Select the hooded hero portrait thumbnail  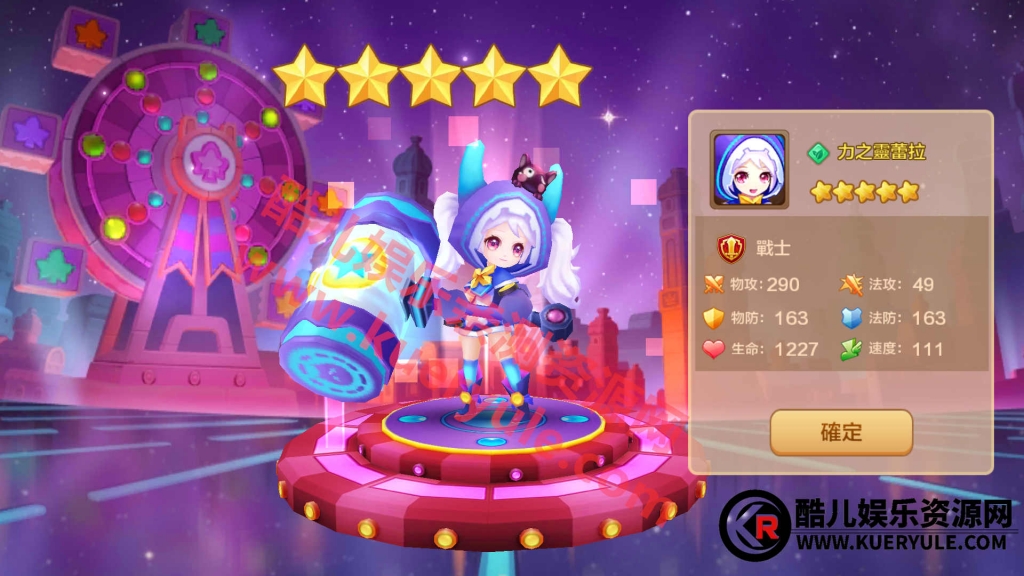749,169
